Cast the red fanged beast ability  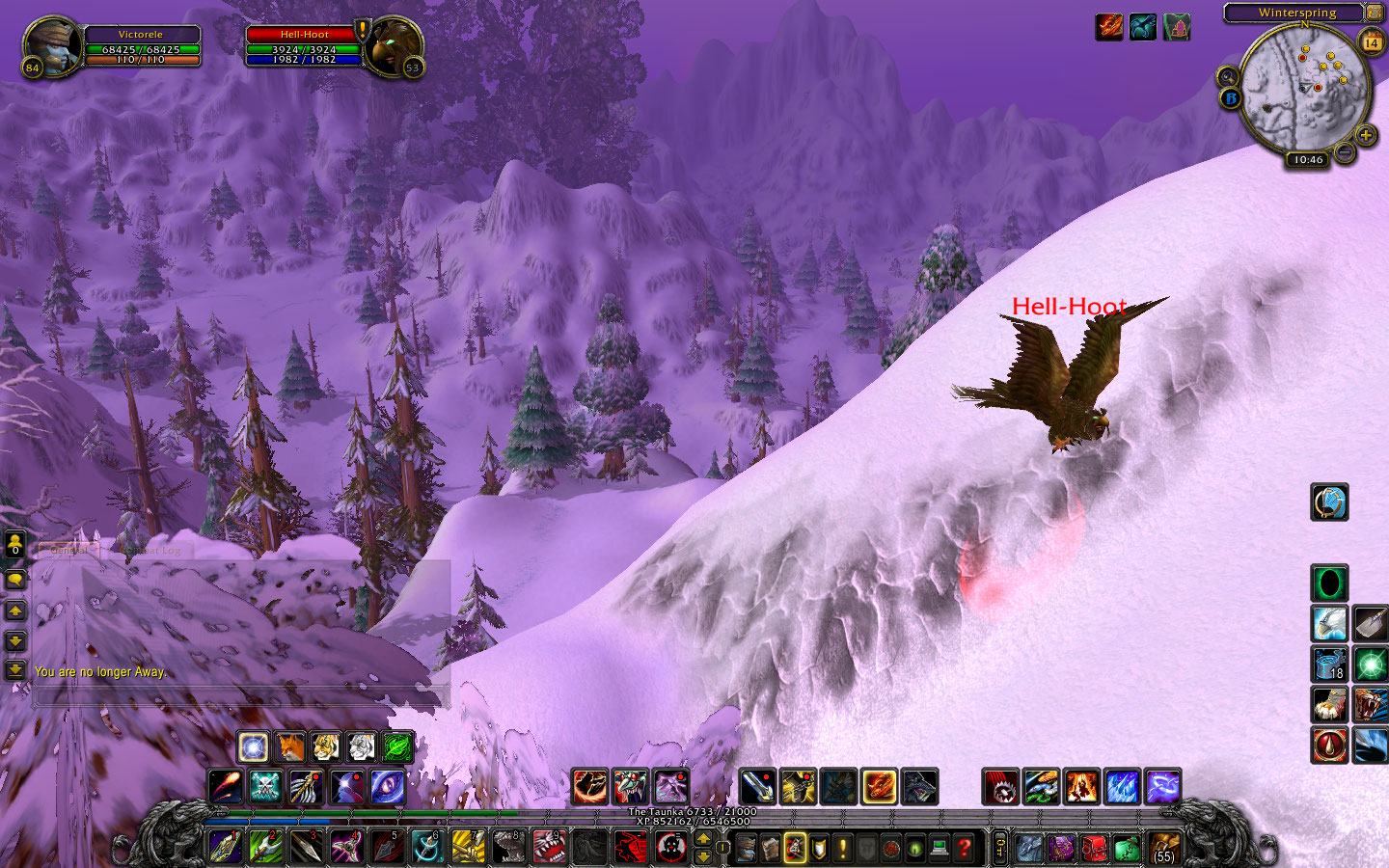[550, 847]
